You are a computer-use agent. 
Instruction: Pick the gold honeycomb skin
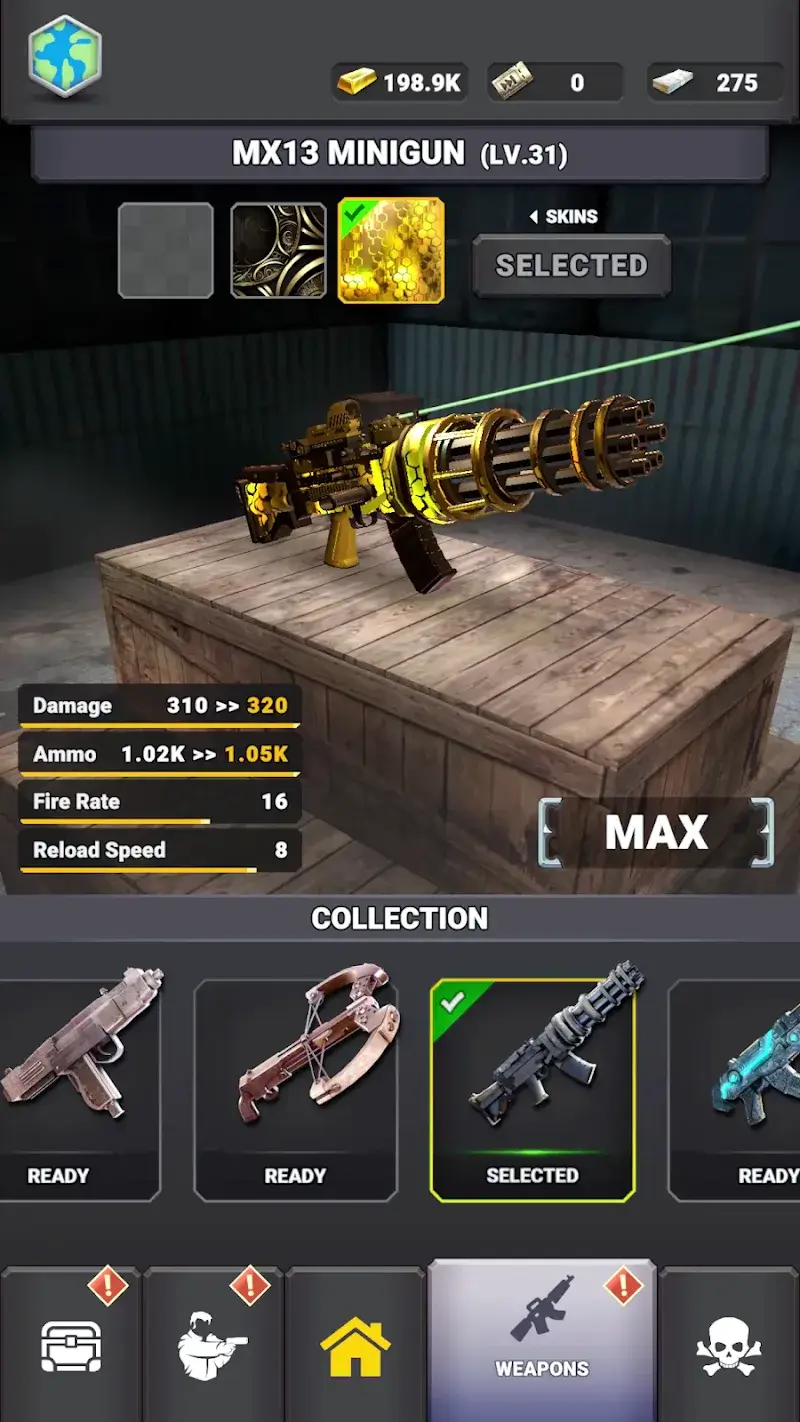(391, 251)
